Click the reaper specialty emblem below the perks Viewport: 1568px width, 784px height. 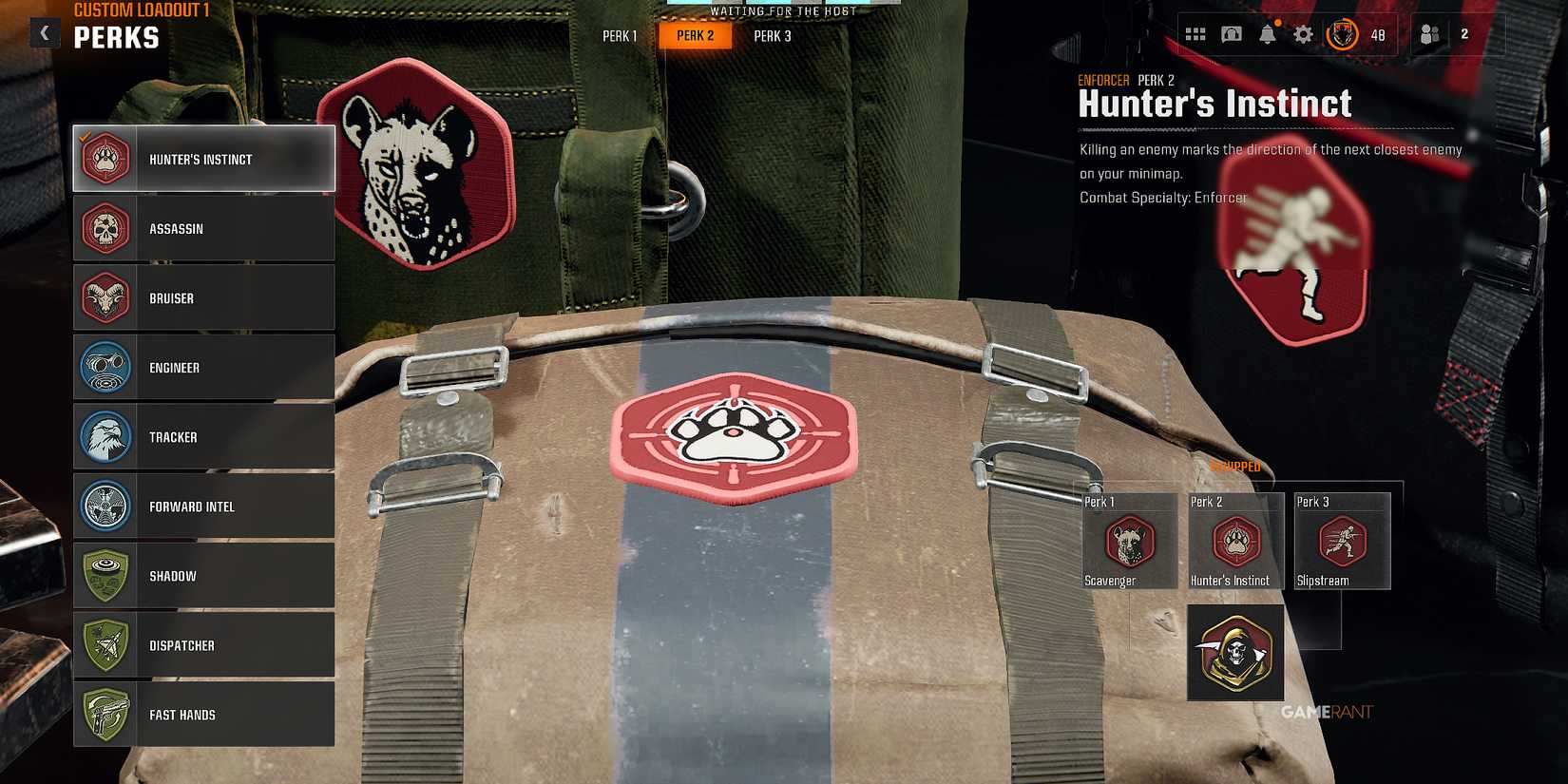(x=1234, y=653)
